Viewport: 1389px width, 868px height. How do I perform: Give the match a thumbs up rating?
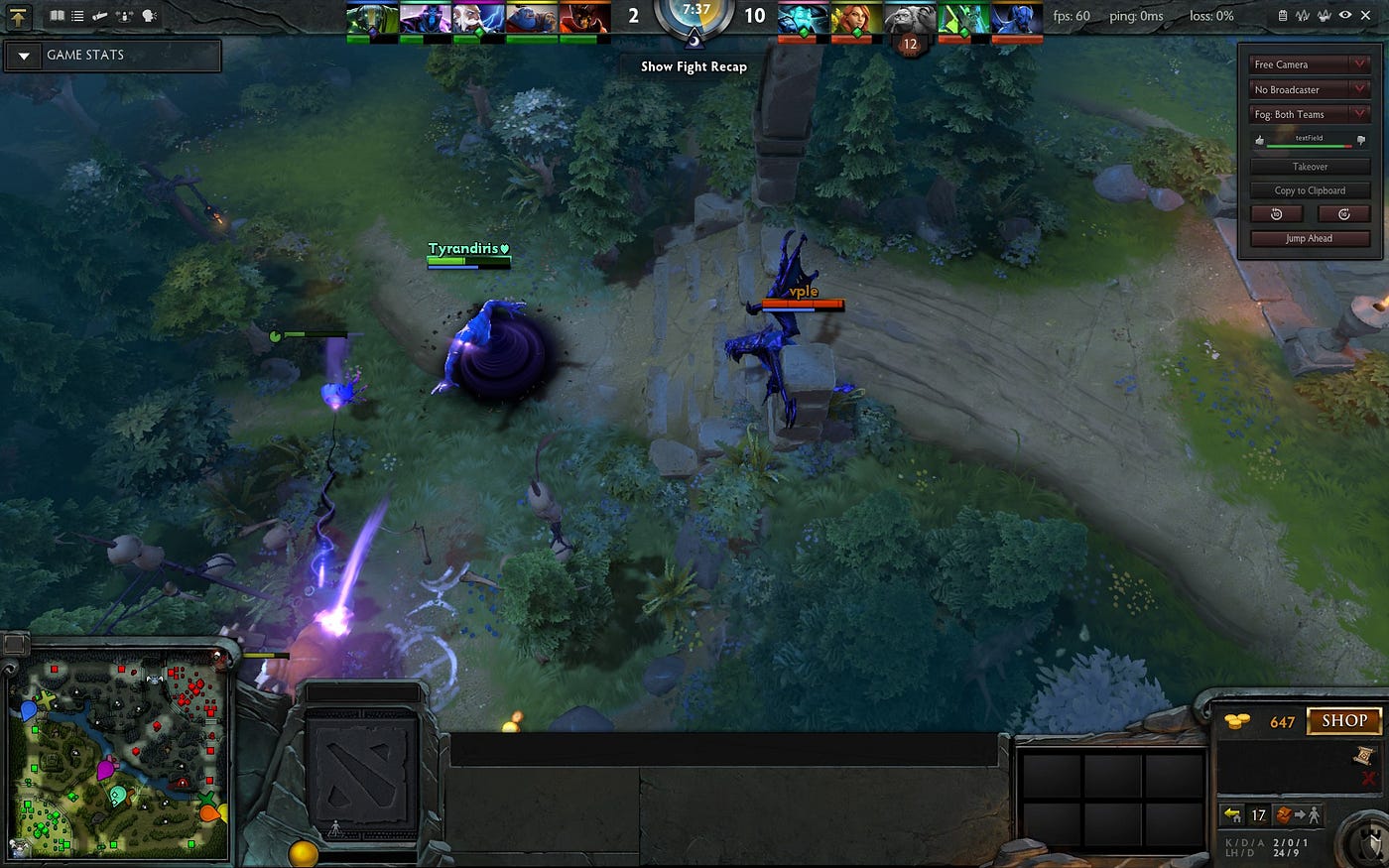coord(1260,140)
